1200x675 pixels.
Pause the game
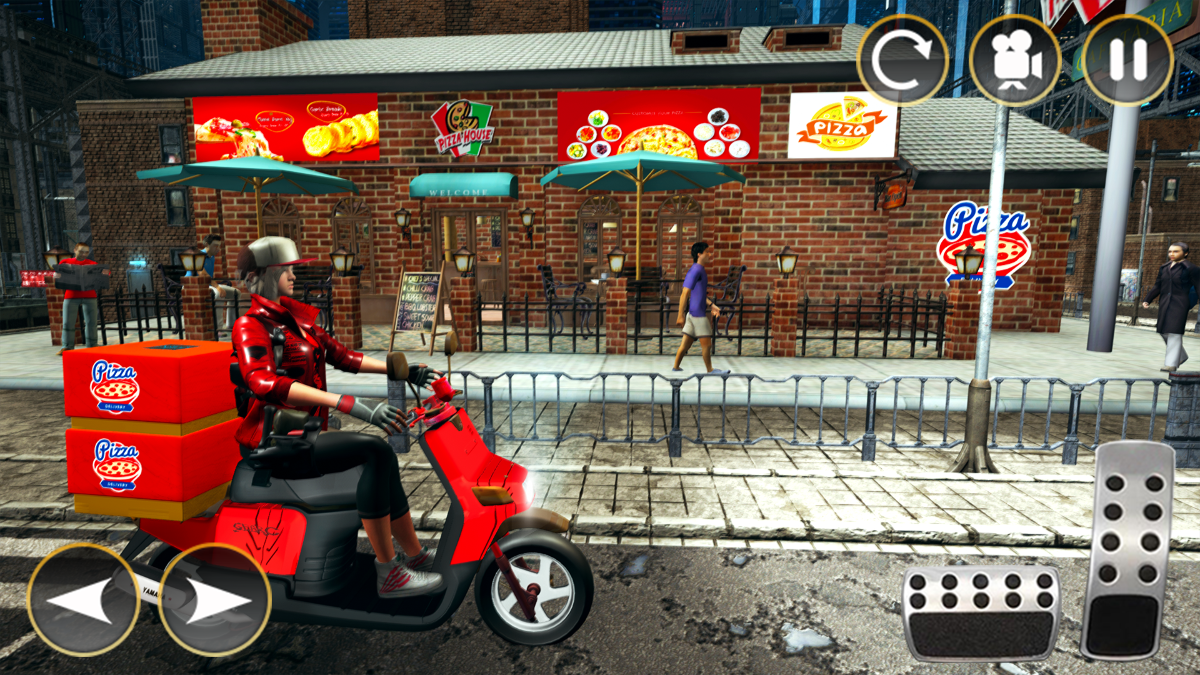tap(1128, 61)
